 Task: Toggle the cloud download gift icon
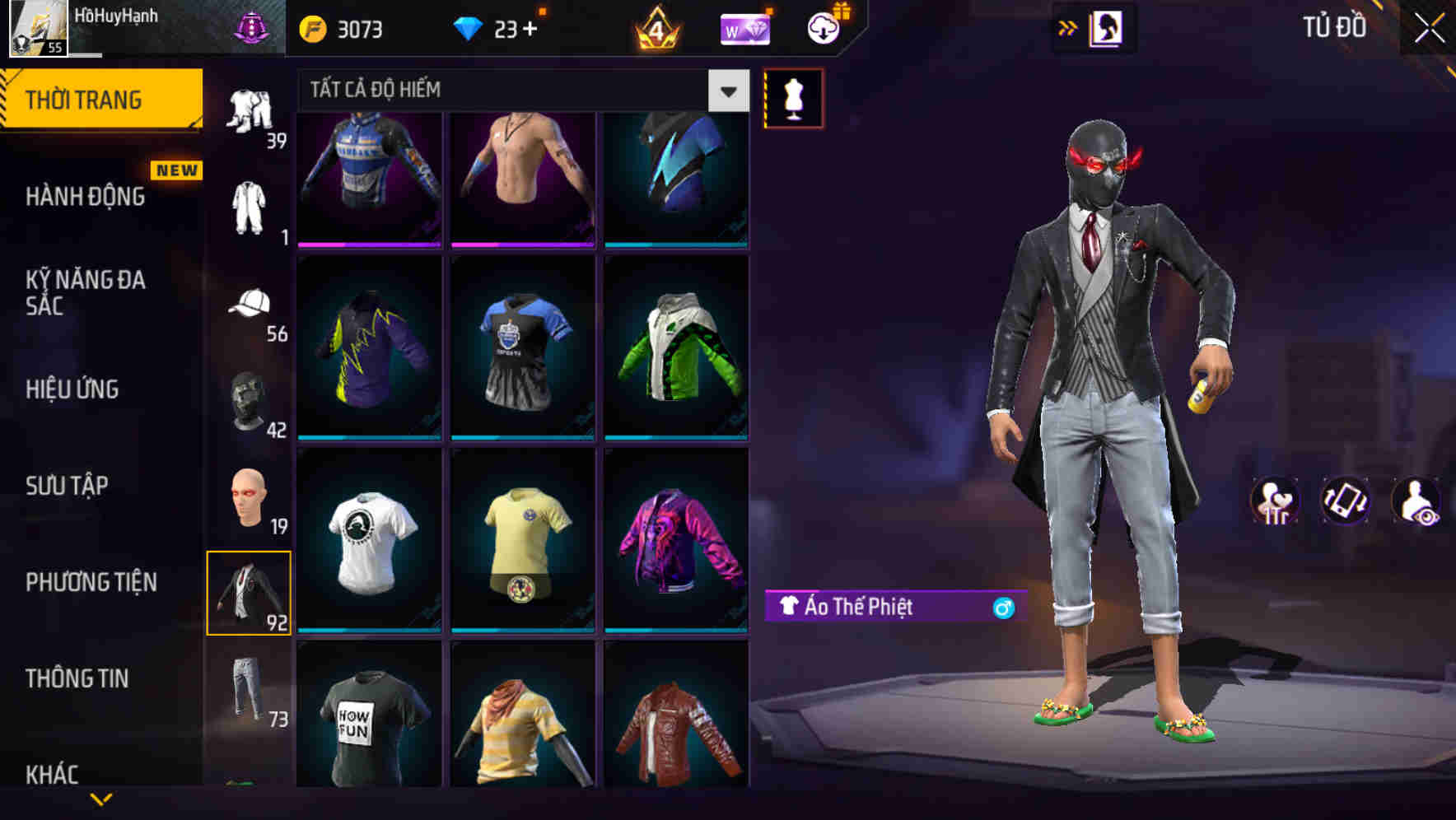821,28
